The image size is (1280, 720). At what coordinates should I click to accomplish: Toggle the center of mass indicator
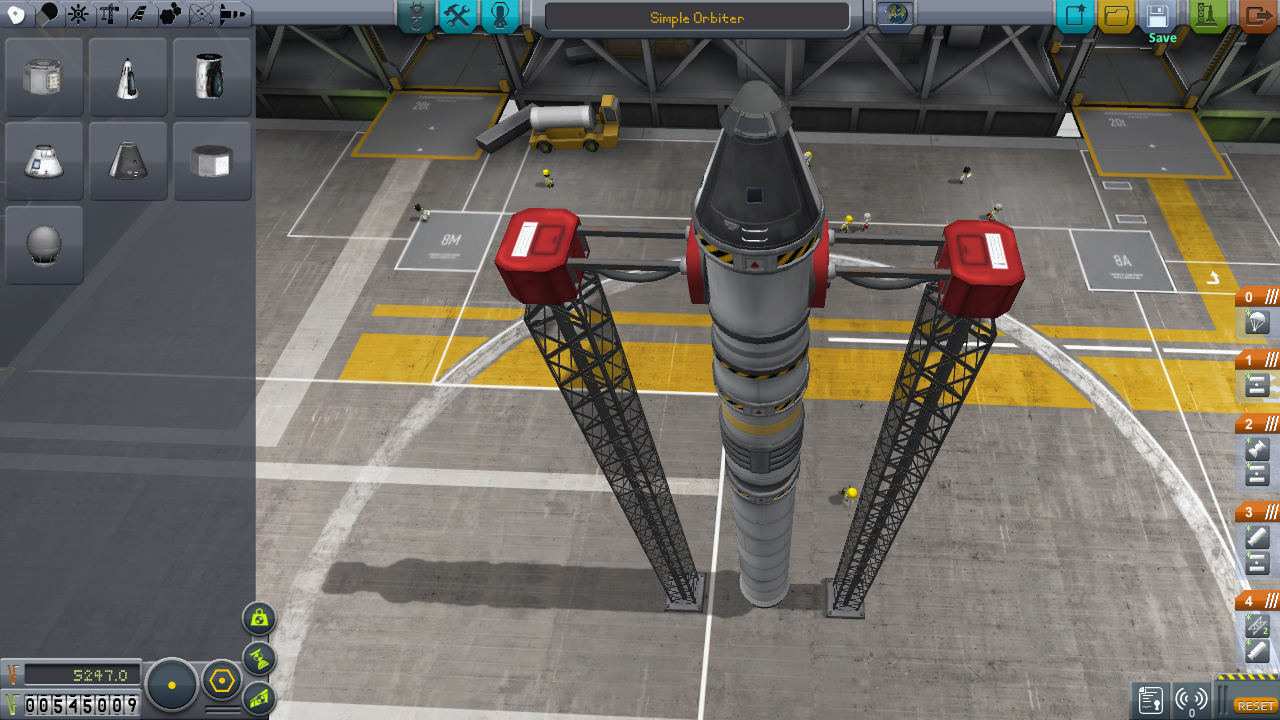click(259, 618)
